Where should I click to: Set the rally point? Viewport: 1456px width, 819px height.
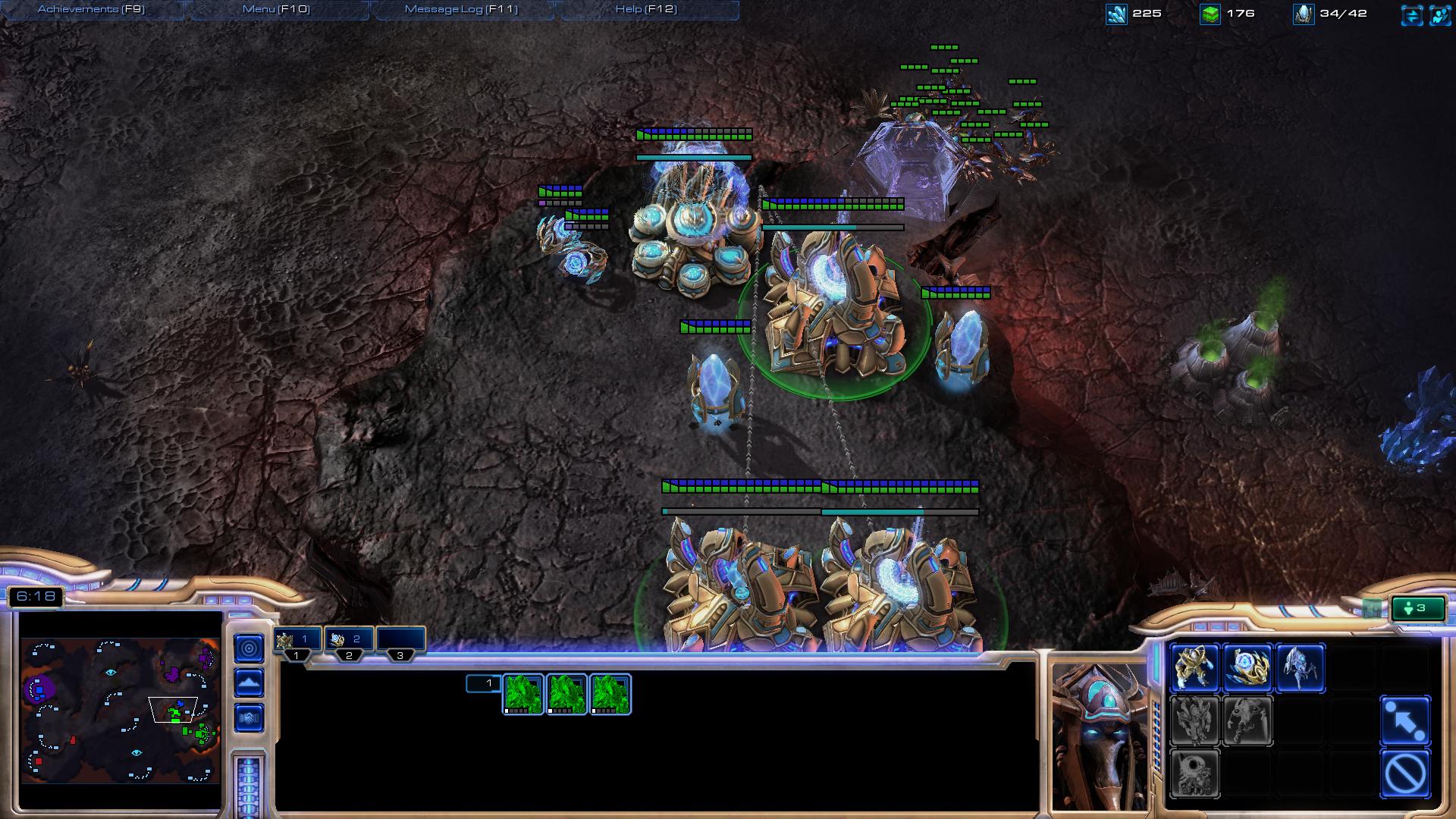(x=1405, y=720)
